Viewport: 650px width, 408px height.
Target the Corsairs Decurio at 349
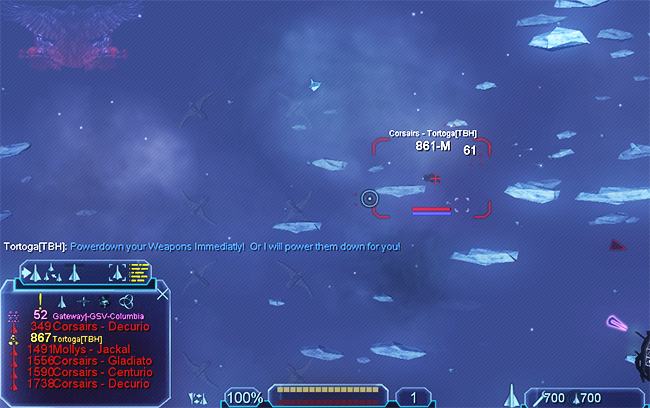[88, 326]
